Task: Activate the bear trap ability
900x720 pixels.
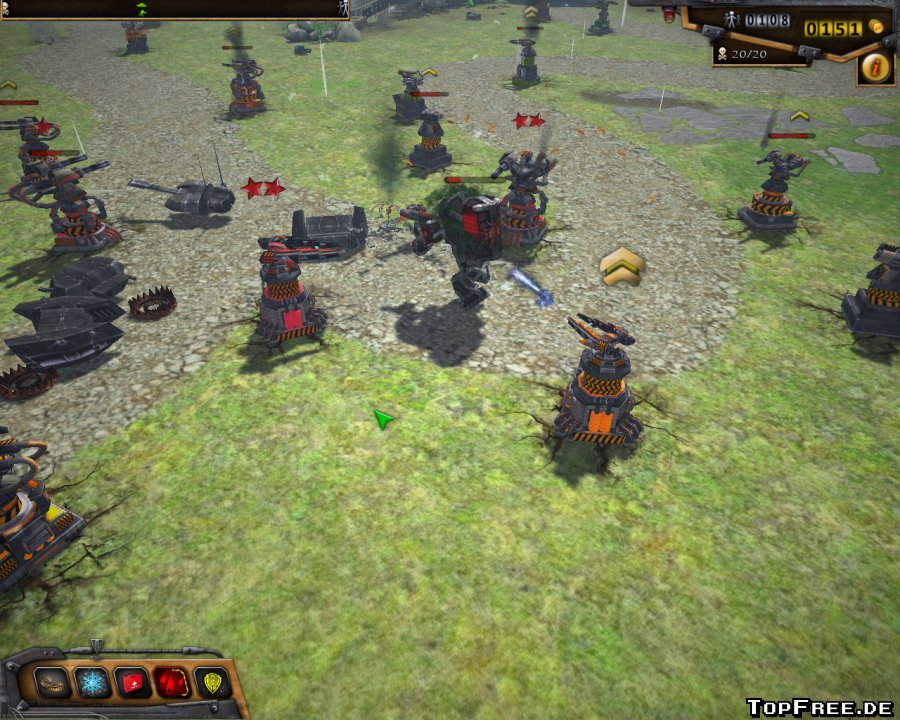Action: (53, 682)
